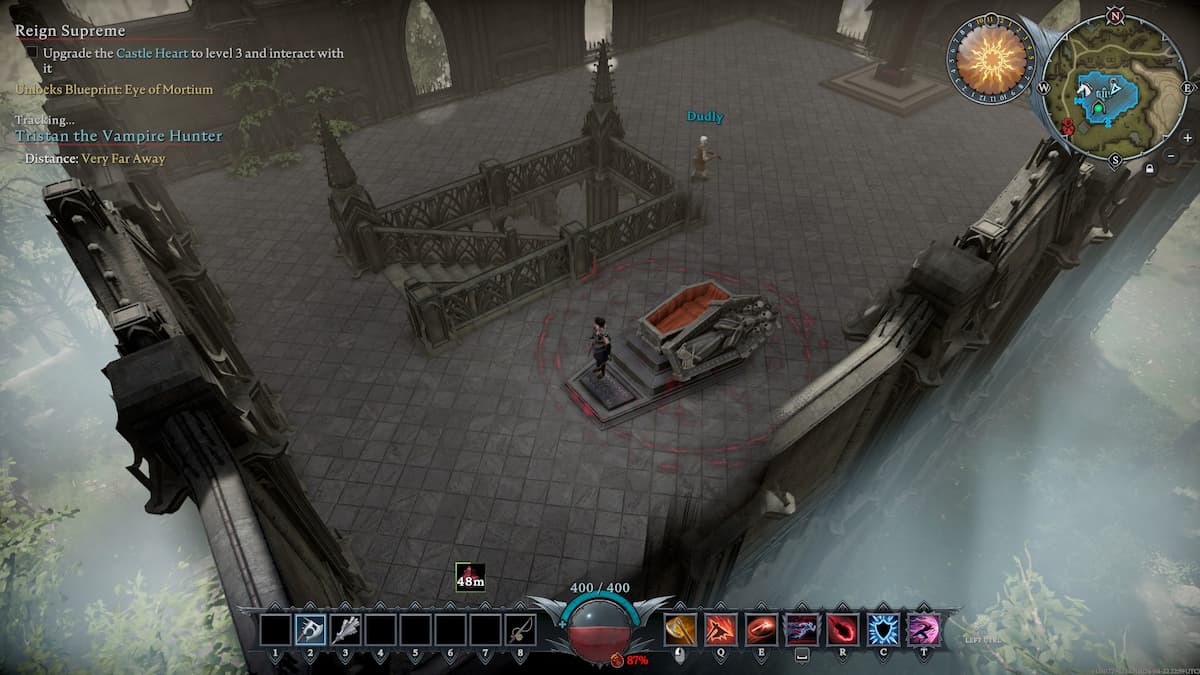Viewport: 1200px width, 675px height.
Task: Click the red skull marker on minimap
Action: coord(1068,127)
